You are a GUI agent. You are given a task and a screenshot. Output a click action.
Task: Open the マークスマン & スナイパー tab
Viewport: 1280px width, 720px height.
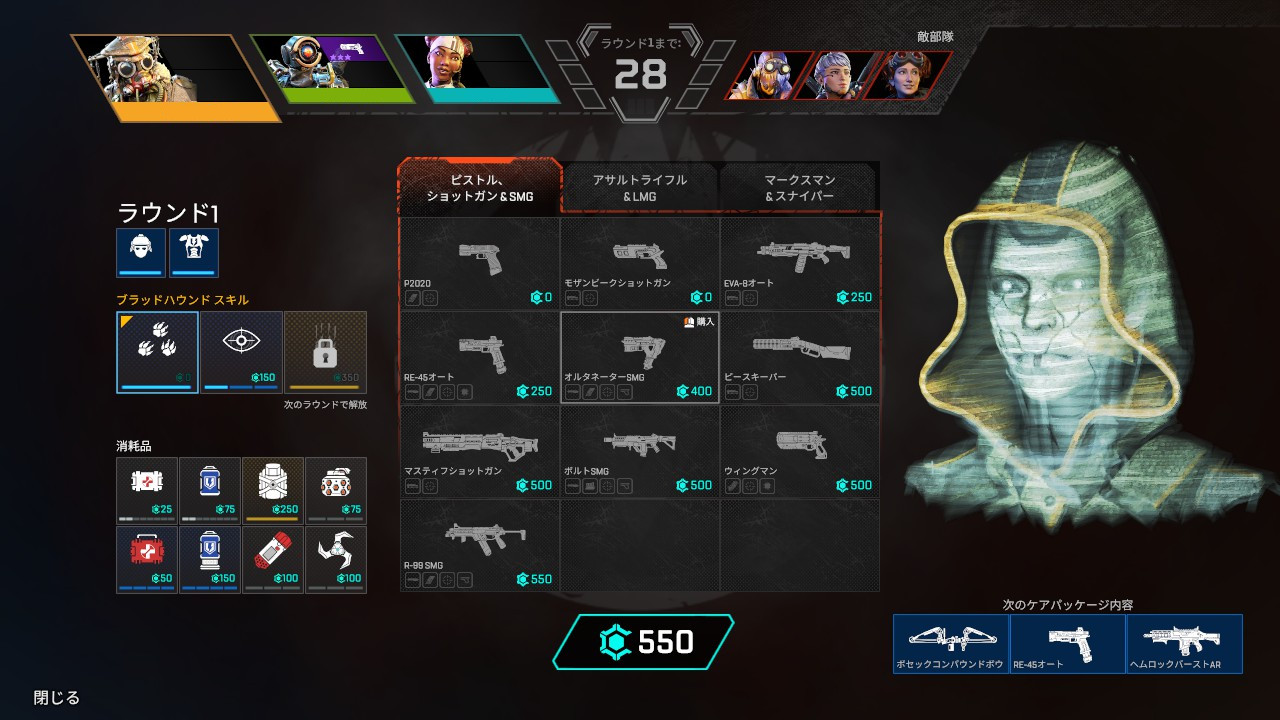coord(799,188)
